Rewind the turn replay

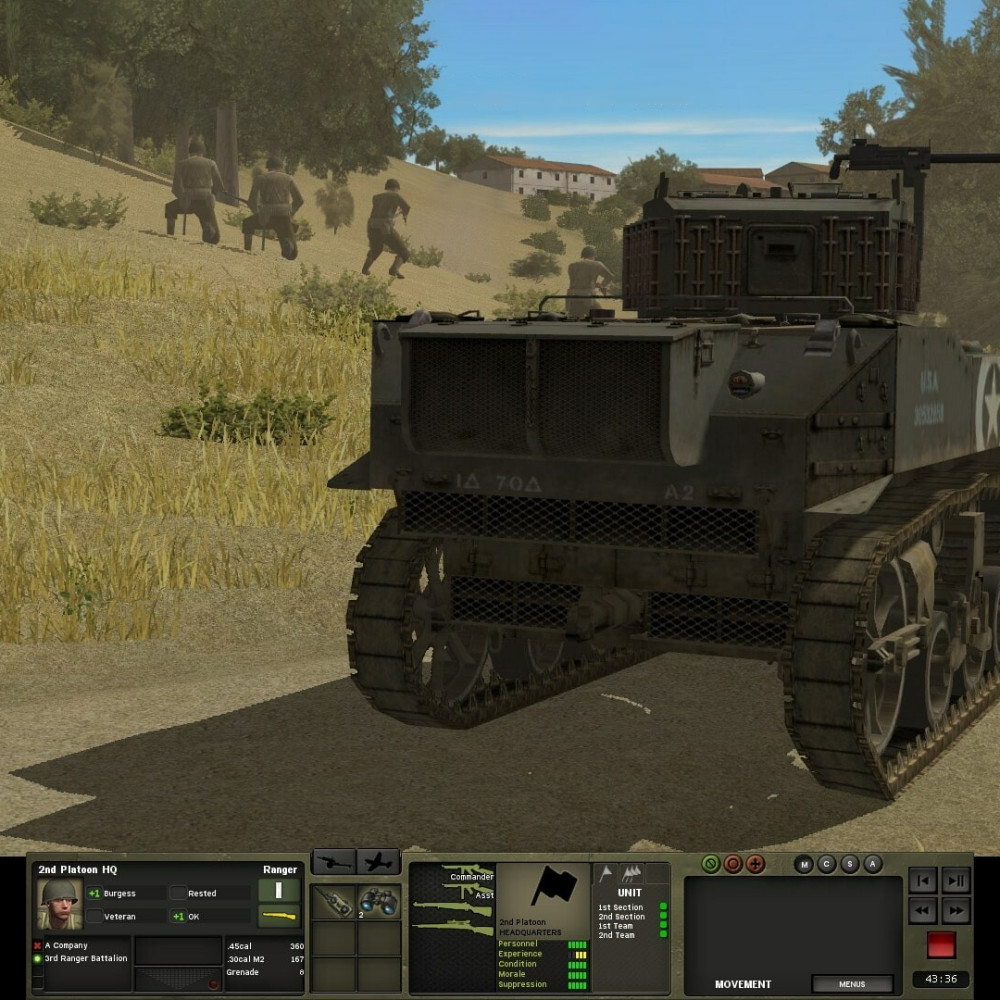[x=924, y=911]
